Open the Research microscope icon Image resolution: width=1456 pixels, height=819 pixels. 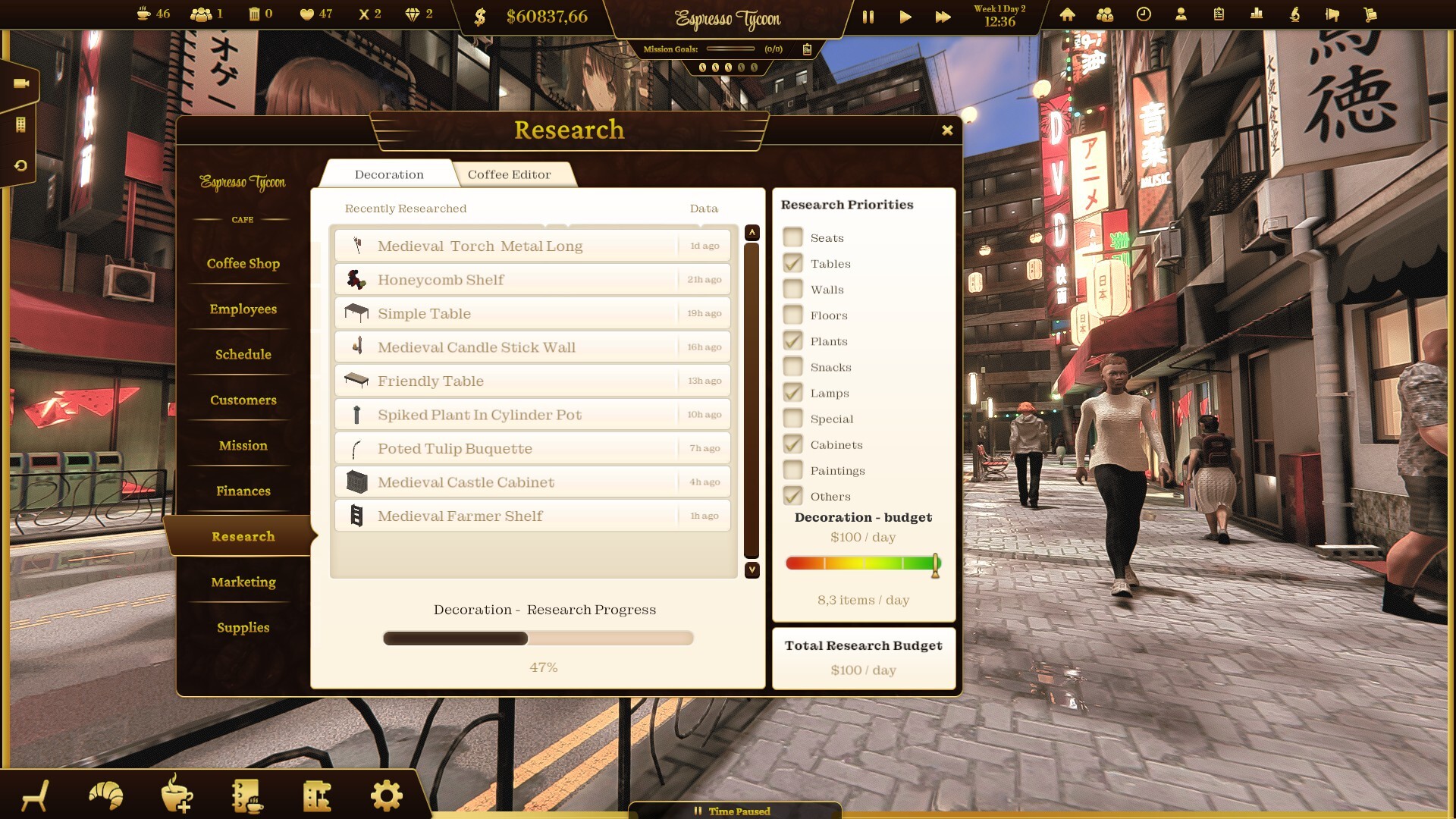click(1294, 14)
